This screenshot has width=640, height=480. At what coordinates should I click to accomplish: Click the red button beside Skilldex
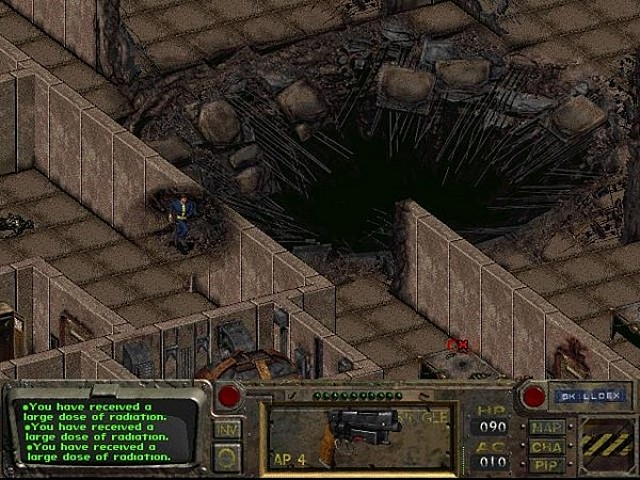pyautogui.click(x=533, y=396)
